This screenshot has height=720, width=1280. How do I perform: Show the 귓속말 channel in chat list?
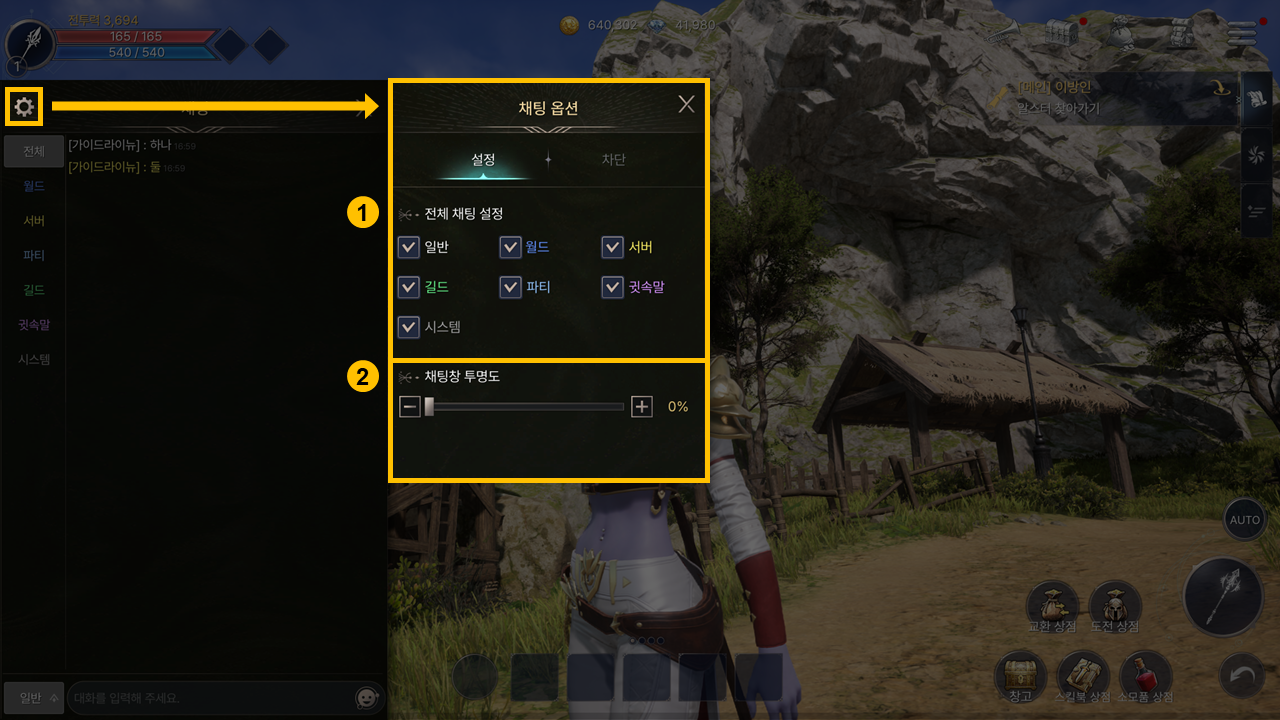[34, 325]
